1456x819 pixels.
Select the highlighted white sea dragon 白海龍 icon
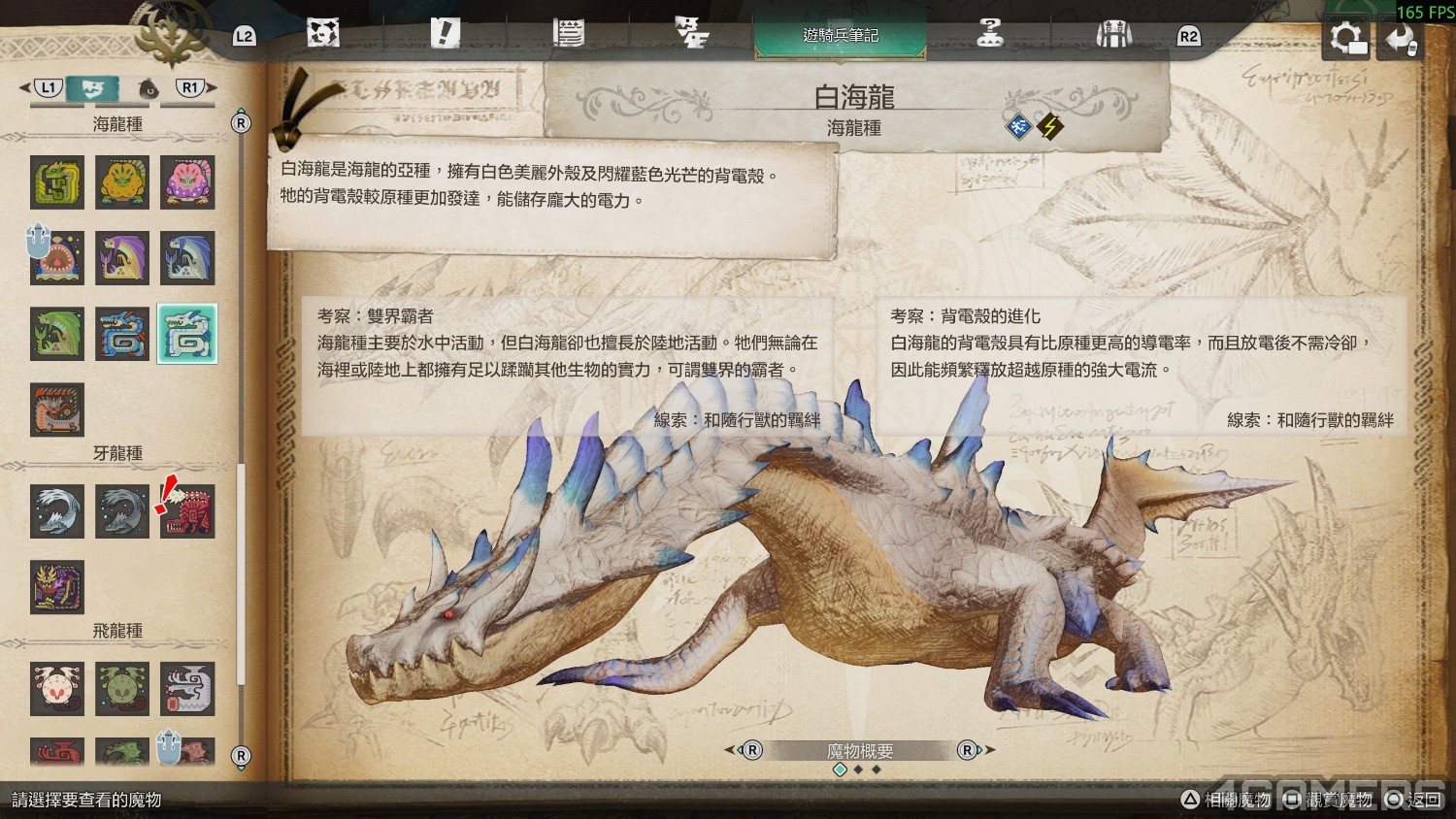click(187, 334)
